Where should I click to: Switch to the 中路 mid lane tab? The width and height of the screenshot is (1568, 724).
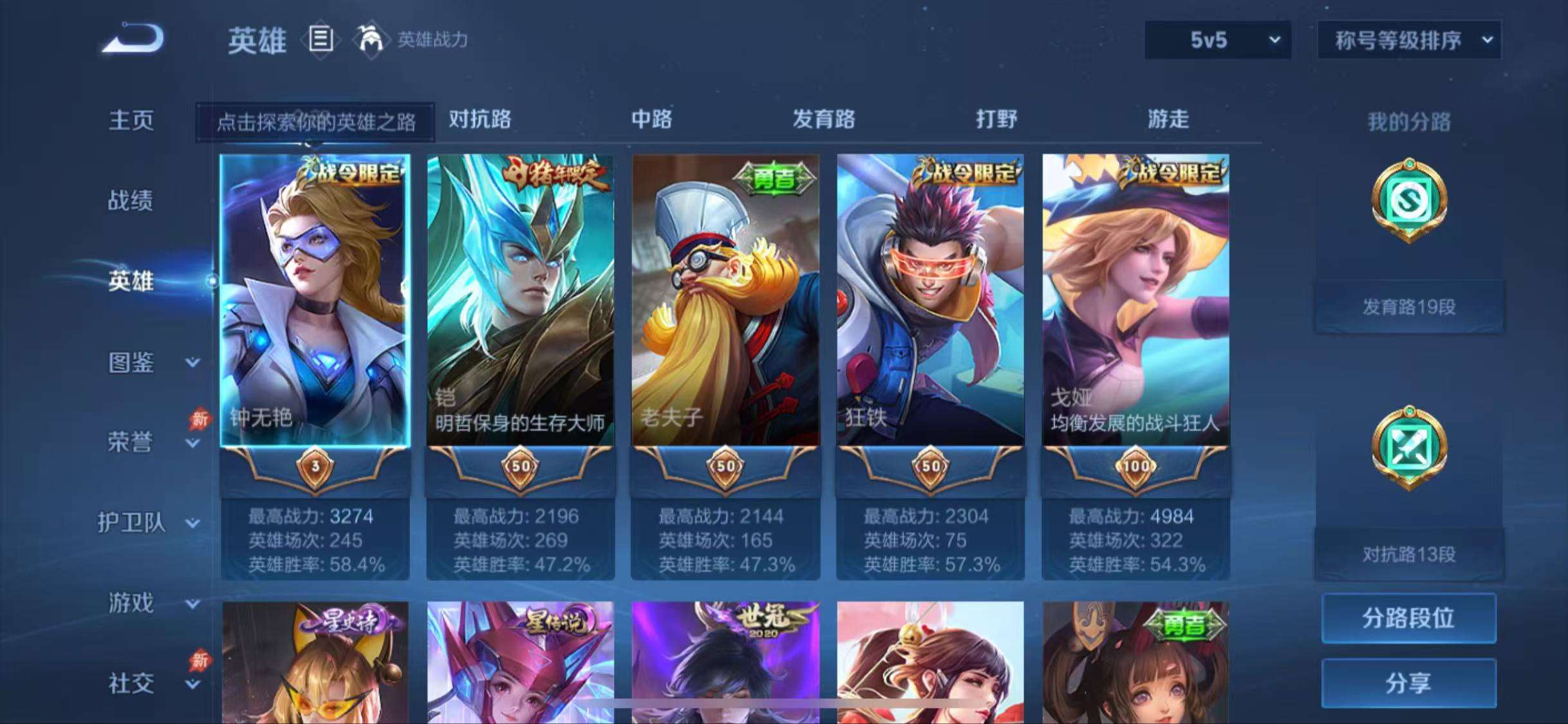(651, 120)
